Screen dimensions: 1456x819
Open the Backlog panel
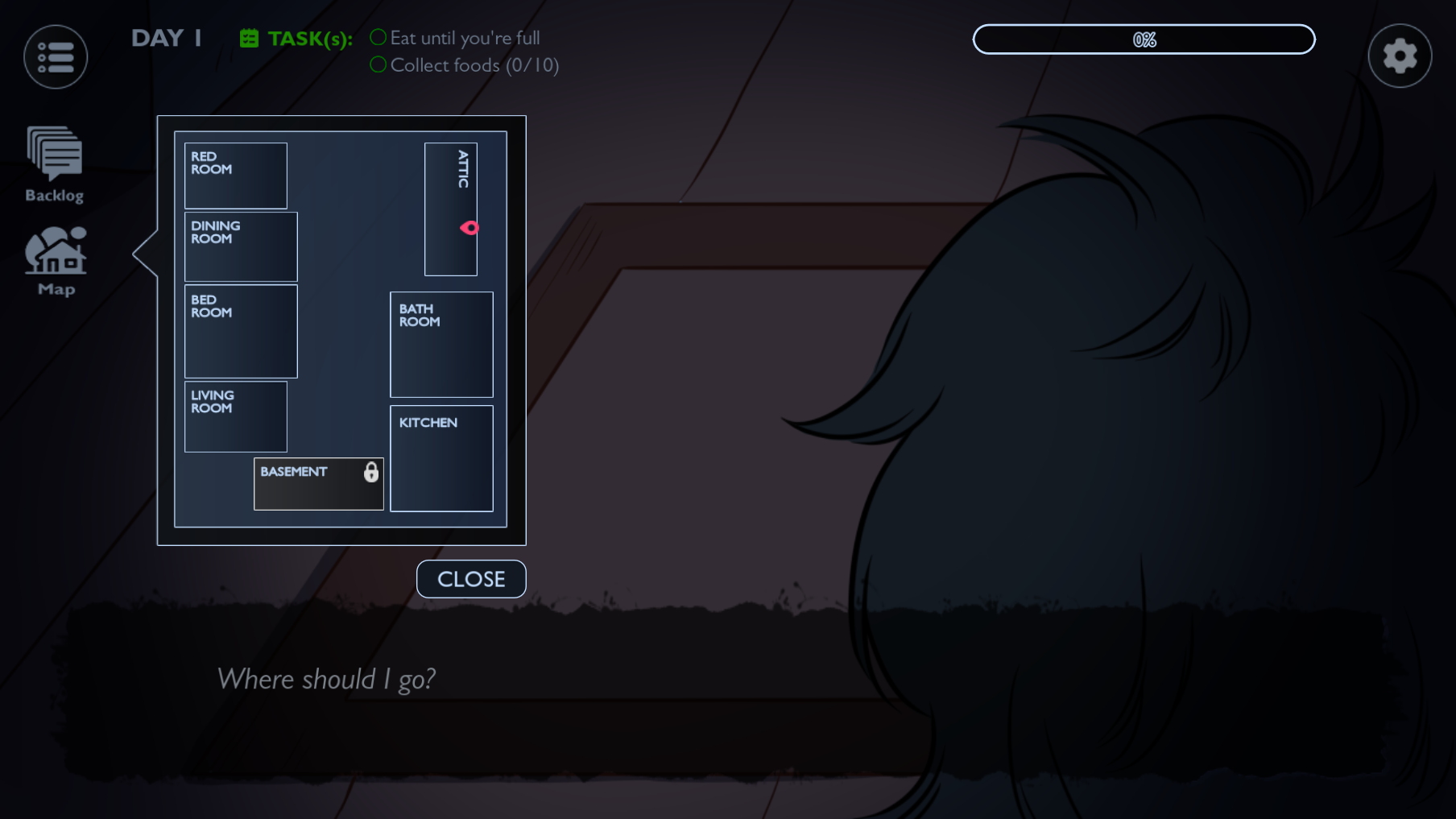[x=54, y=157]
